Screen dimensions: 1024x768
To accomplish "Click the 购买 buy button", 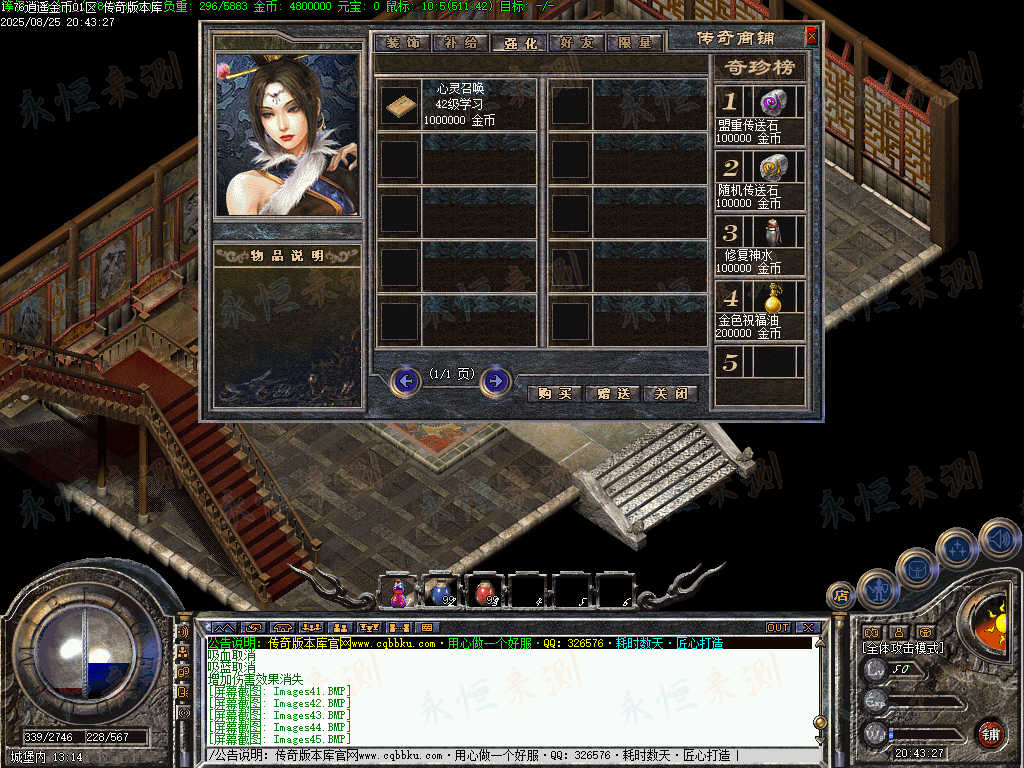I will (x=555, y=393).
